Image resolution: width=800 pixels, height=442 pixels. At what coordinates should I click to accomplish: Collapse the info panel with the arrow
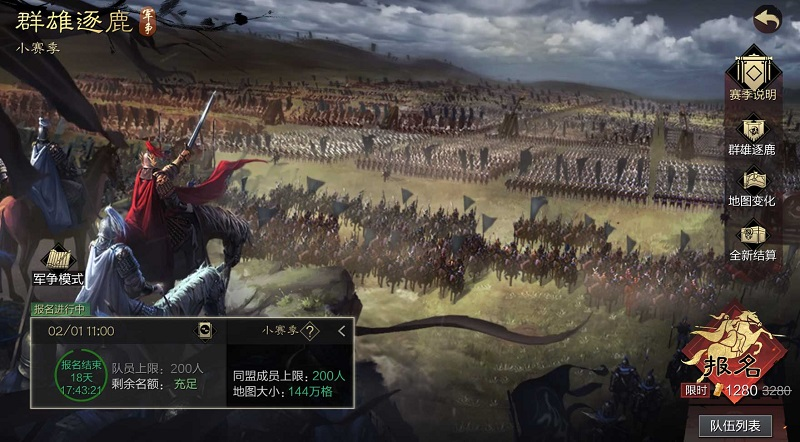[341, 331]
